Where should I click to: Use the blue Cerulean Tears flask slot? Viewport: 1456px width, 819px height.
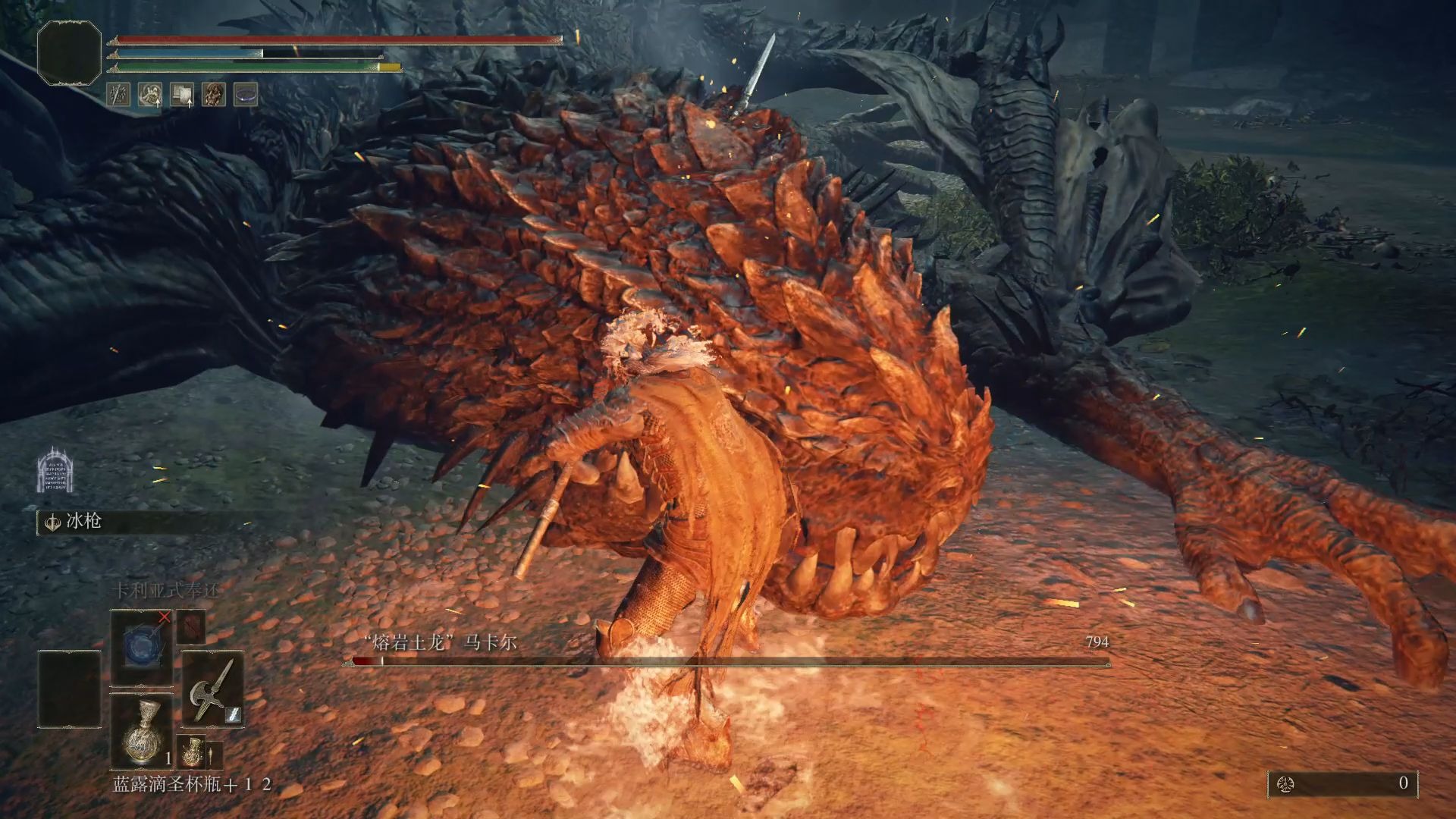click(x=142, y=732)
